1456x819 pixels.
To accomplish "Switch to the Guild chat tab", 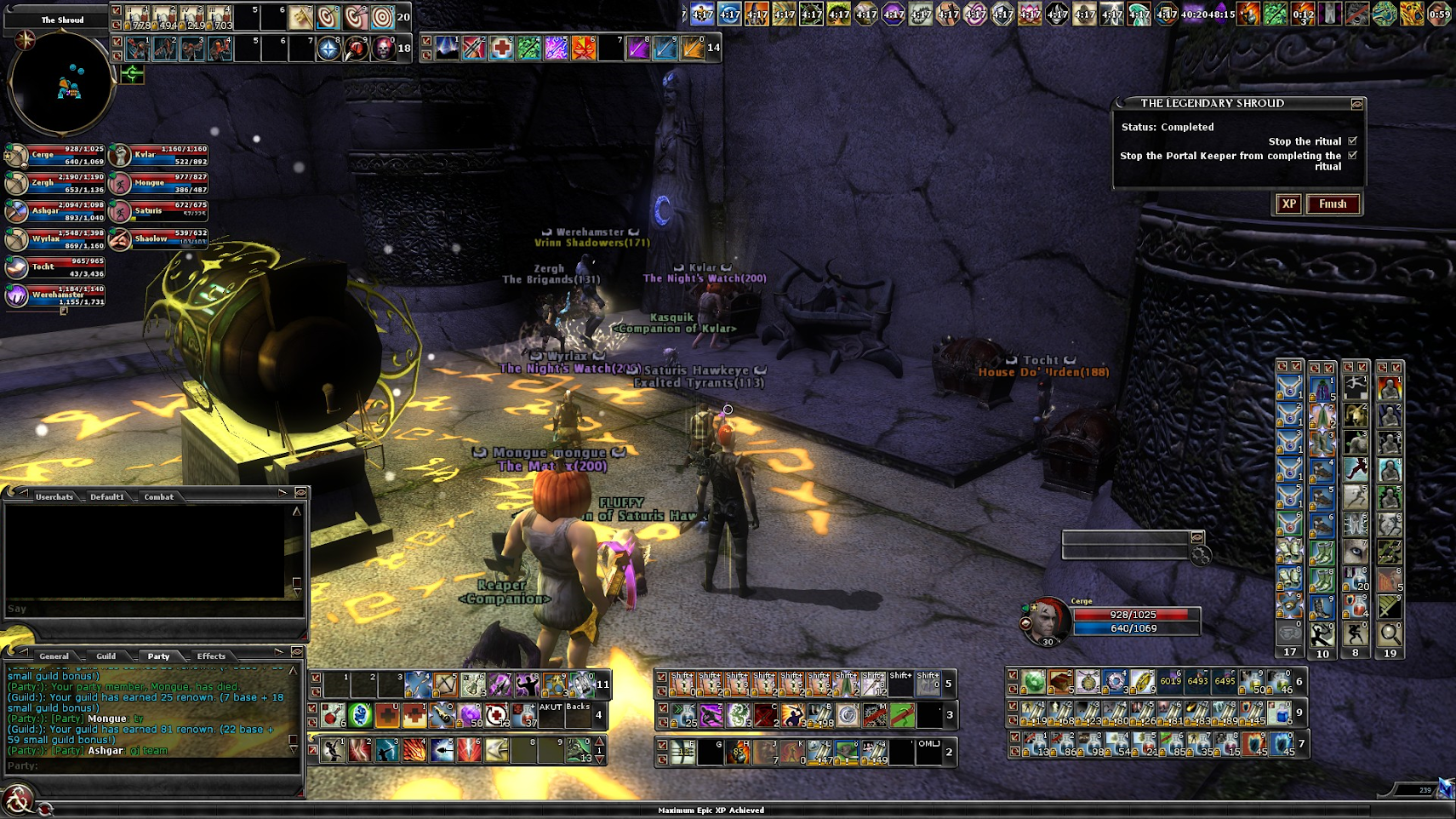I will tap(106, 656).
